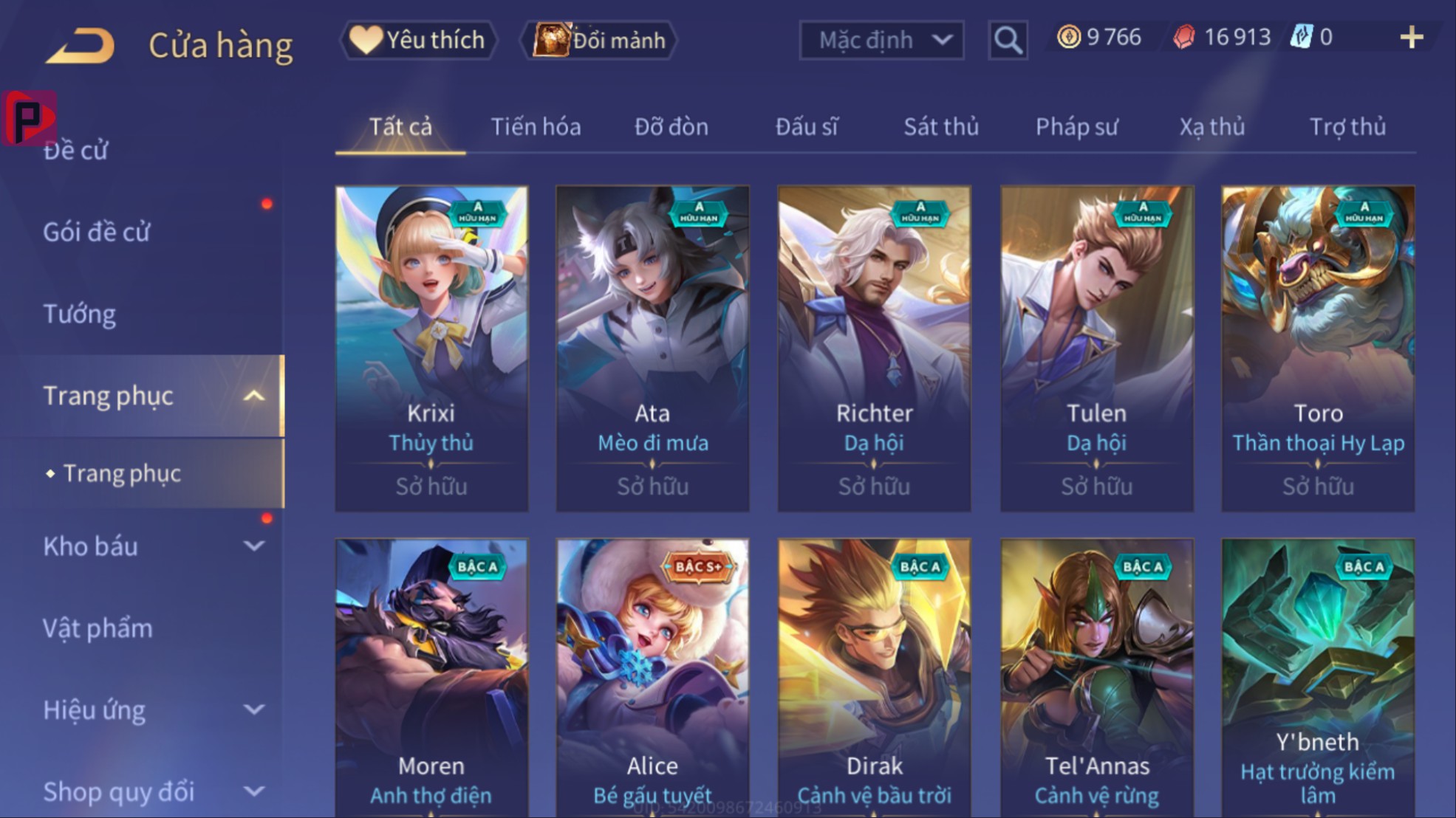Select the Đỡ đòn category tab
Viewport: 1456px width, 818px height.
[x=671, y=127]
